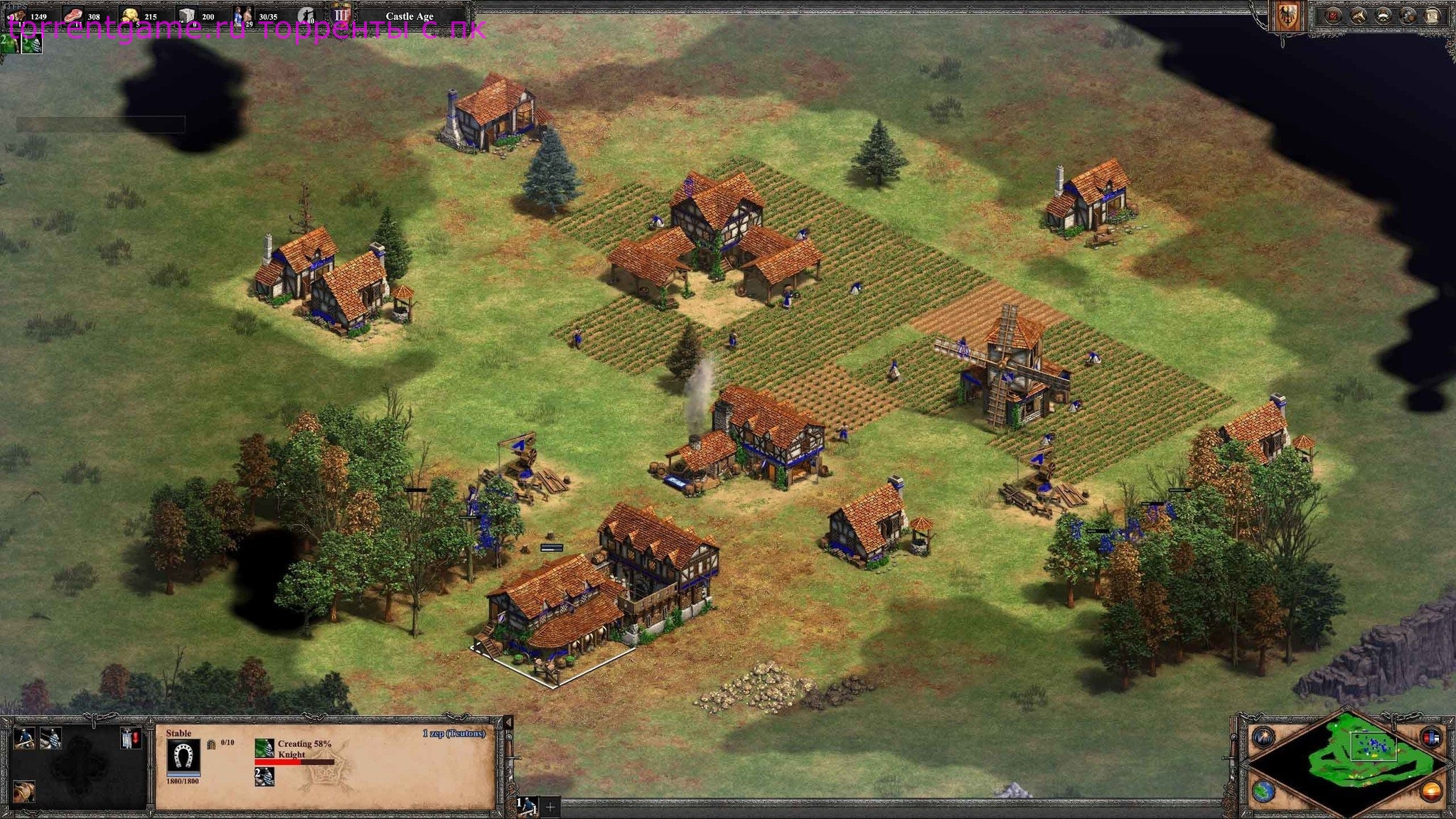Open the diplomacy button

[x=1383, y=16]
